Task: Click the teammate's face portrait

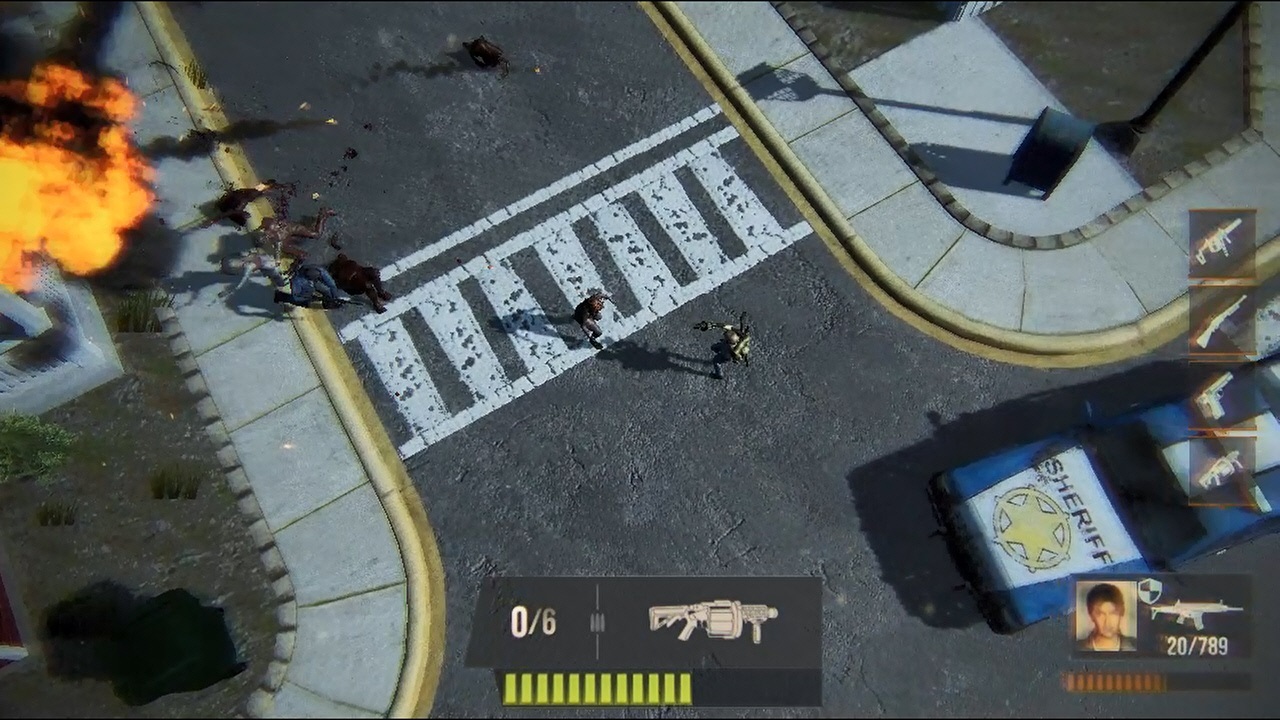Action: click(x=1105, y=615)
